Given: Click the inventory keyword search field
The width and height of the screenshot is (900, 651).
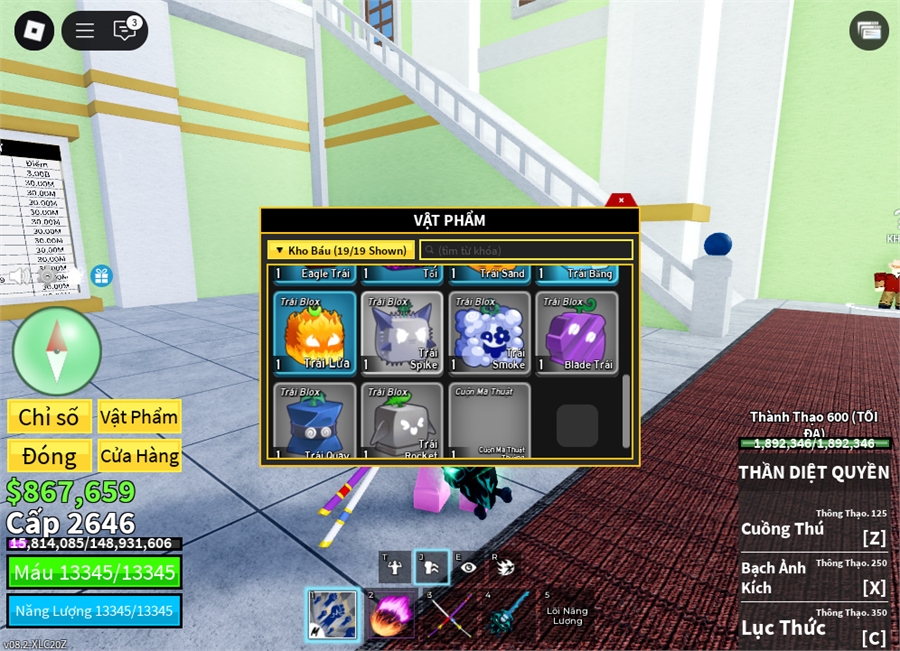Looking at the screenshot, I should pyautogui.click(x=526, y=250).
